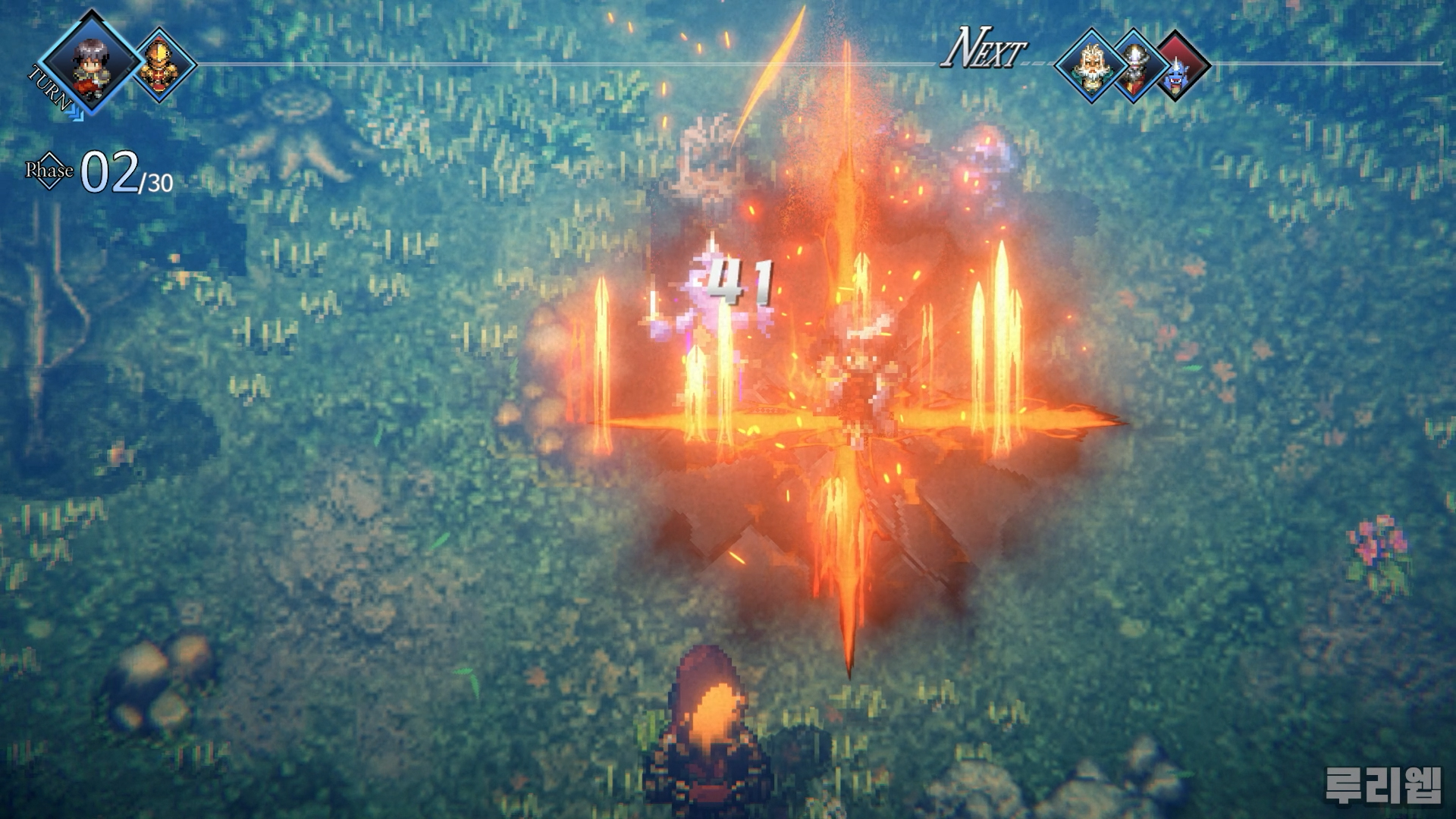The height and width of the screenshot is (819, 1456).
Task: Click the golden armored knight portrait
Action: (159, 64)
